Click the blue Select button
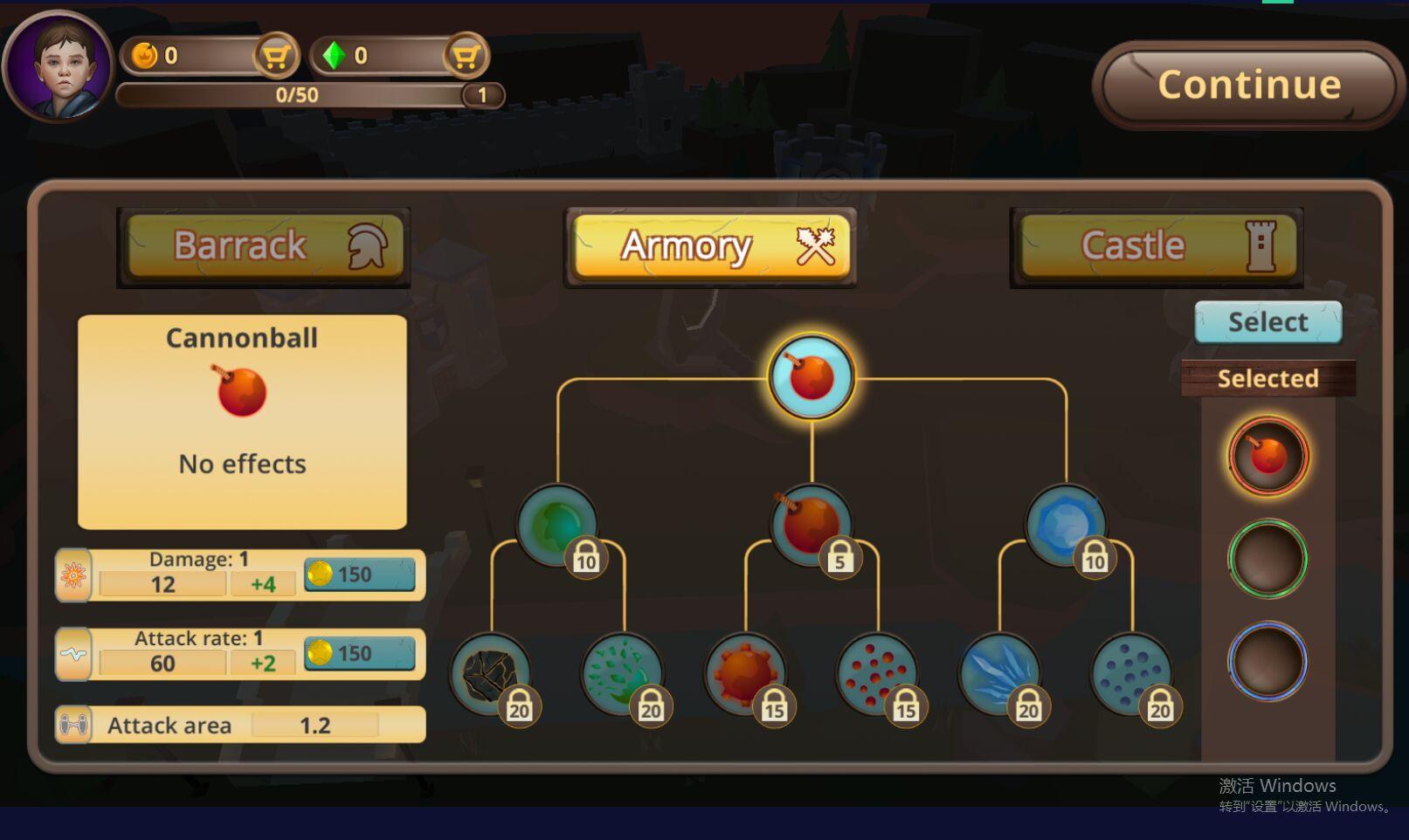1409x840 pixels. tap(1267, 322)
